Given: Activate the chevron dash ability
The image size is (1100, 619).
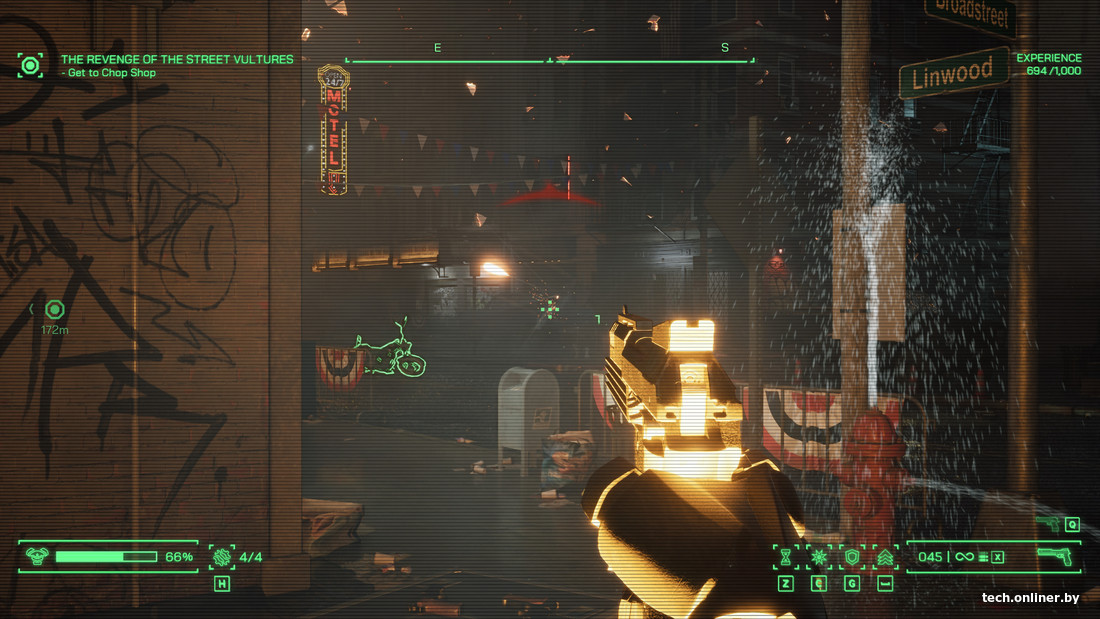Looking at the screenshot, I should (884, 556).
